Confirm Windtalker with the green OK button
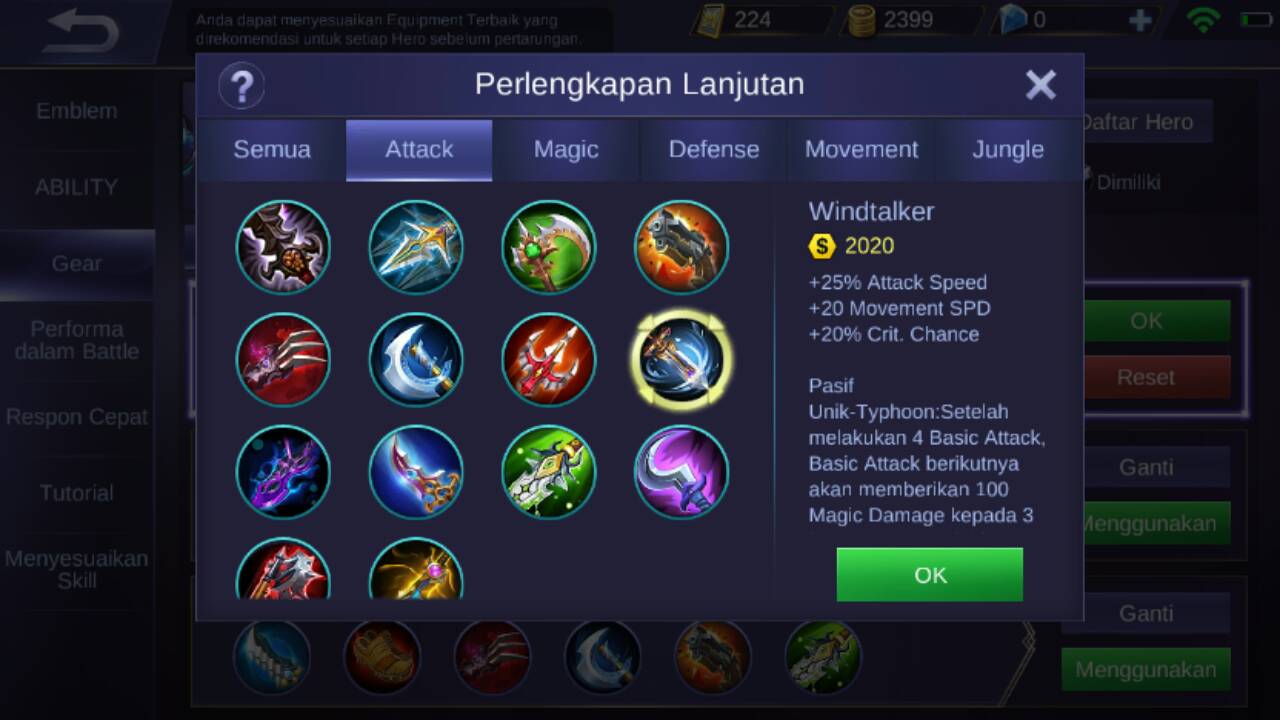 coord(929,575)
